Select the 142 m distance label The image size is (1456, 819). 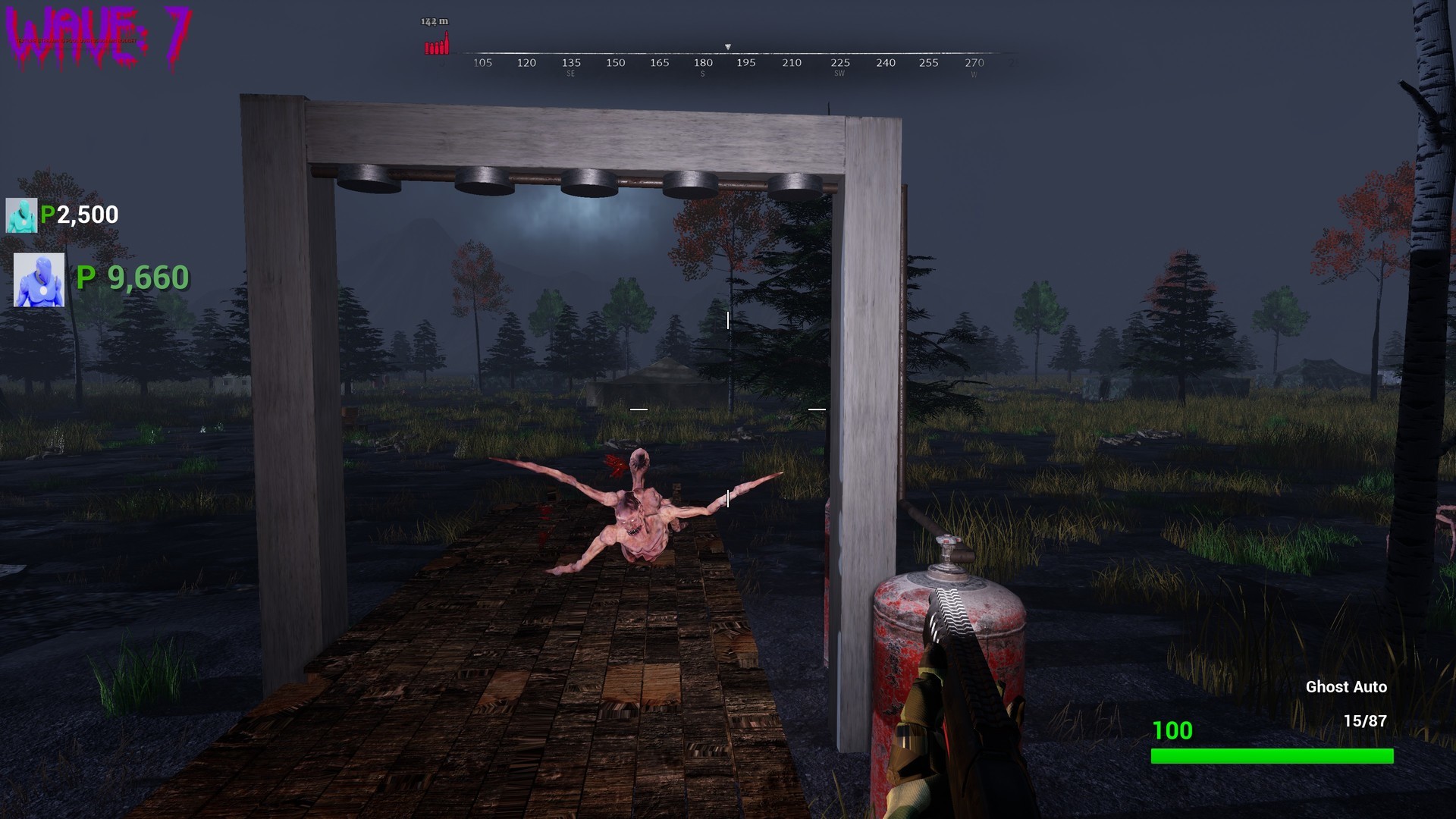(434, 22)
